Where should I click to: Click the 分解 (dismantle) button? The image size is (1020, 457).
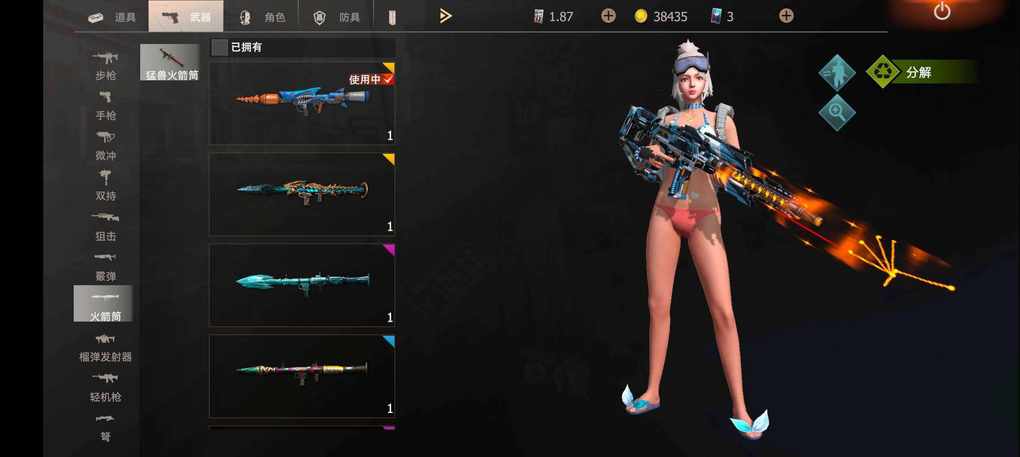918,72
